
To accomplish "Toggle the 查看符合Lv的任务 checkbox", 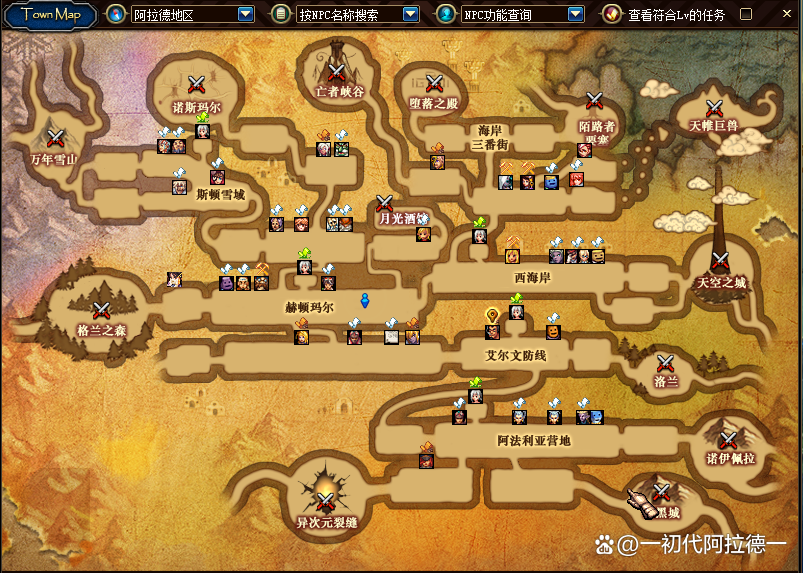I will click(x=745, y=14).
